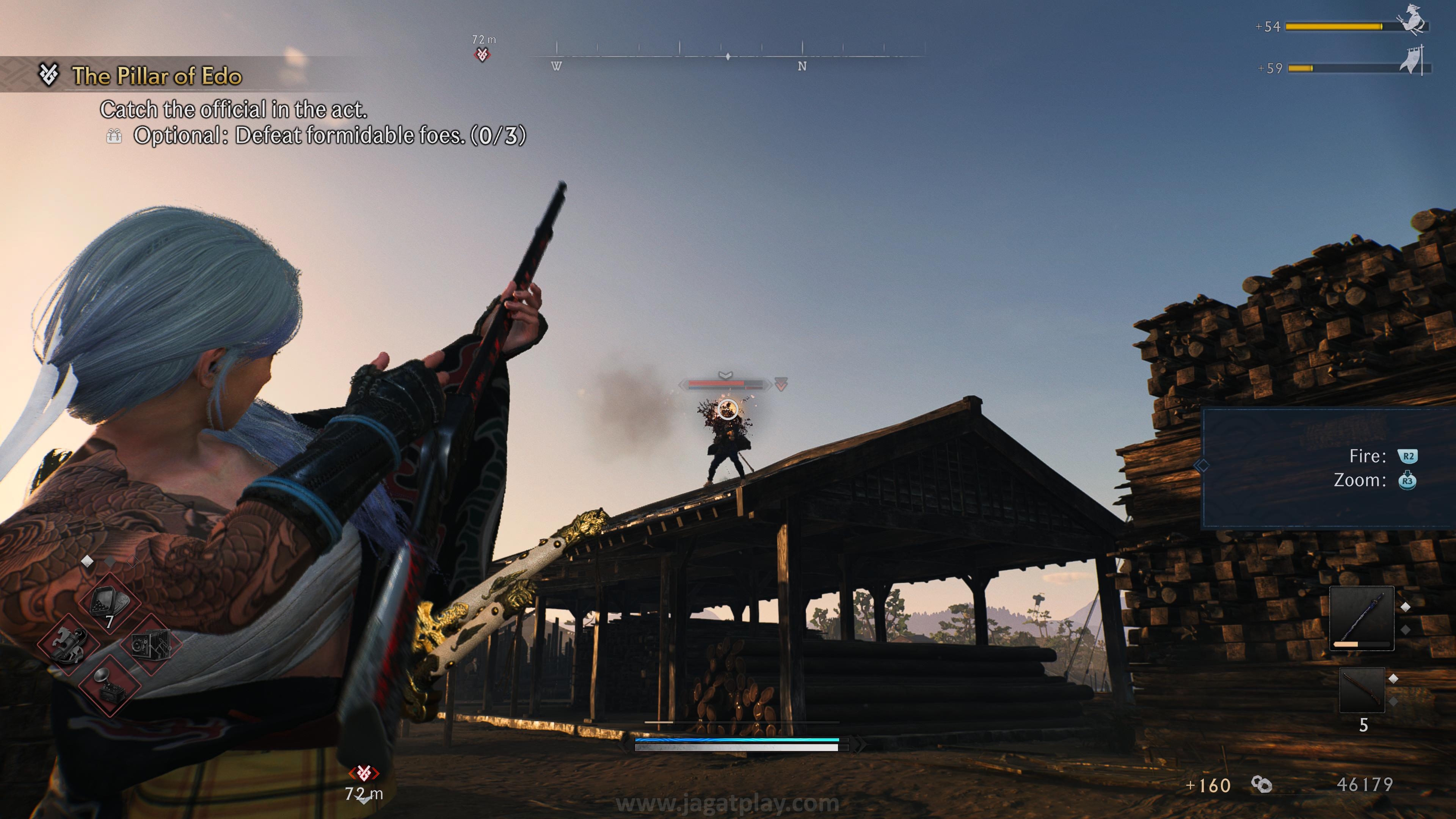Click the red arrow beside the enemy health bar
The height and width of the screenshot is (819, 1456).
781,384
